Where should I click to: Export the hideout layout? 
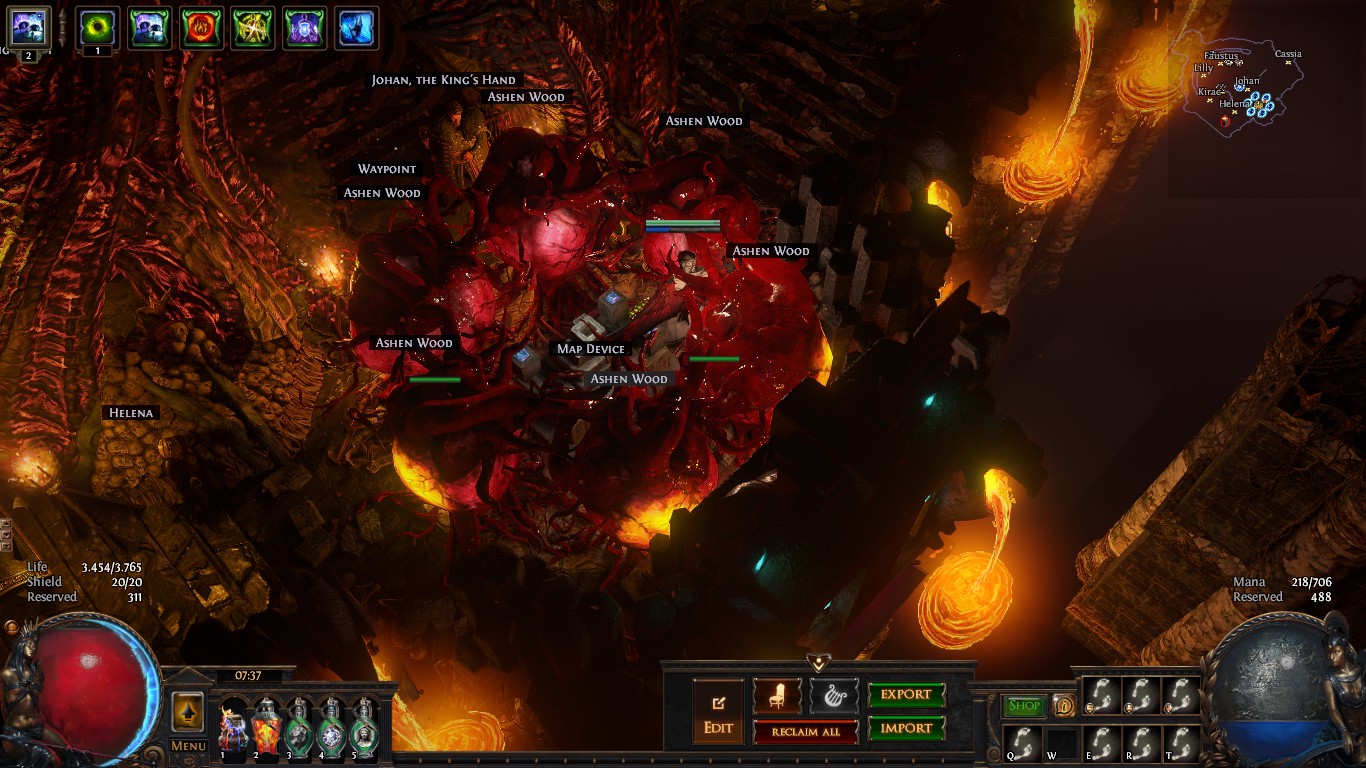point(906,695)
